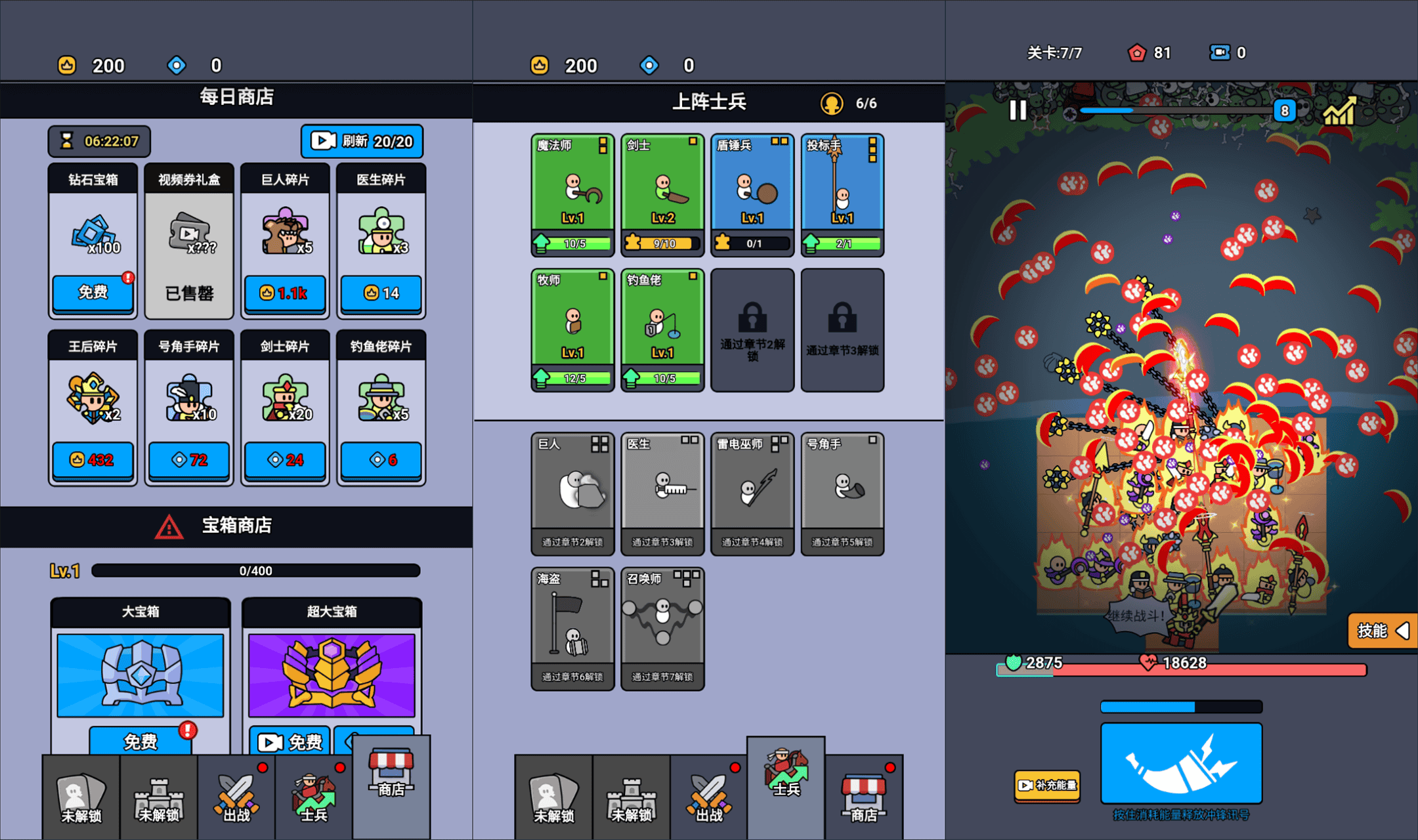Open the battle stats chart icon
This screenshot has height=840, width=1418.
click(1339, 112)
